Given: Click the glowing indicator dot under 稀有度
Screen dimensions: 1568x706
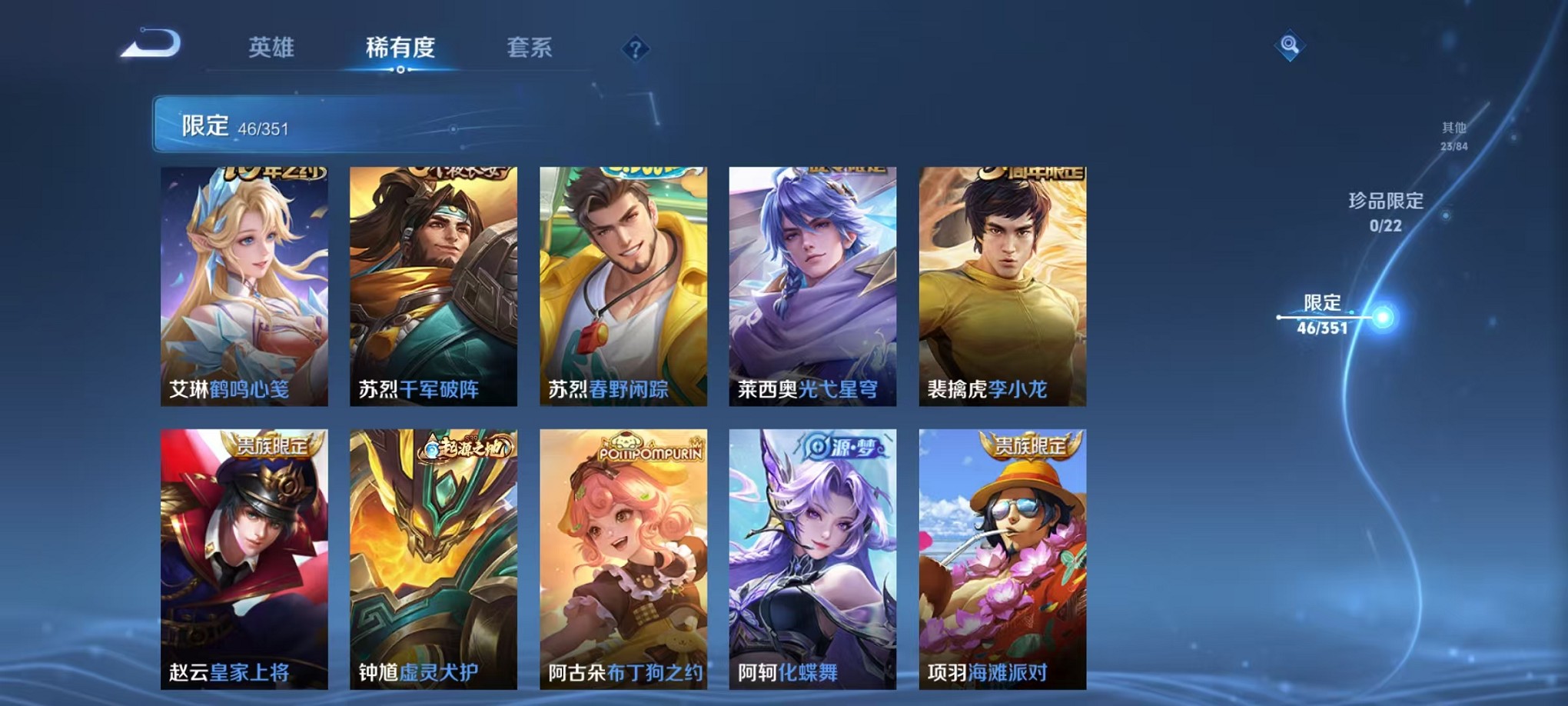Looking at the screenshot, I should pyautogui.click(x=399, y=71).
